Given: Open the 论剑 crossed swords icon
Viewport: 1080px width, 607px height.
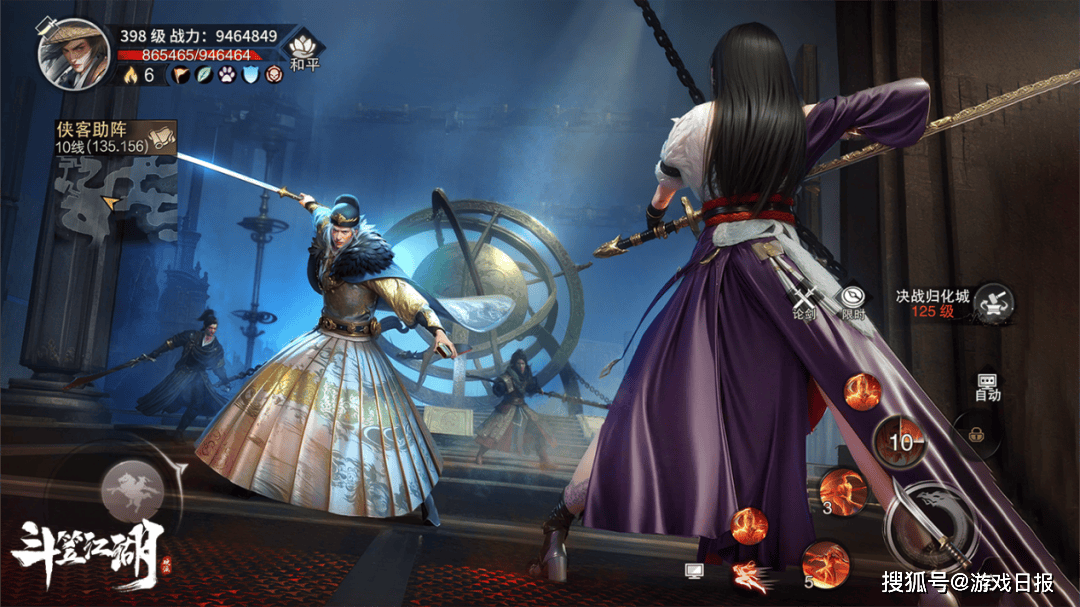Looking at the screenshot, I should point(805,300).
